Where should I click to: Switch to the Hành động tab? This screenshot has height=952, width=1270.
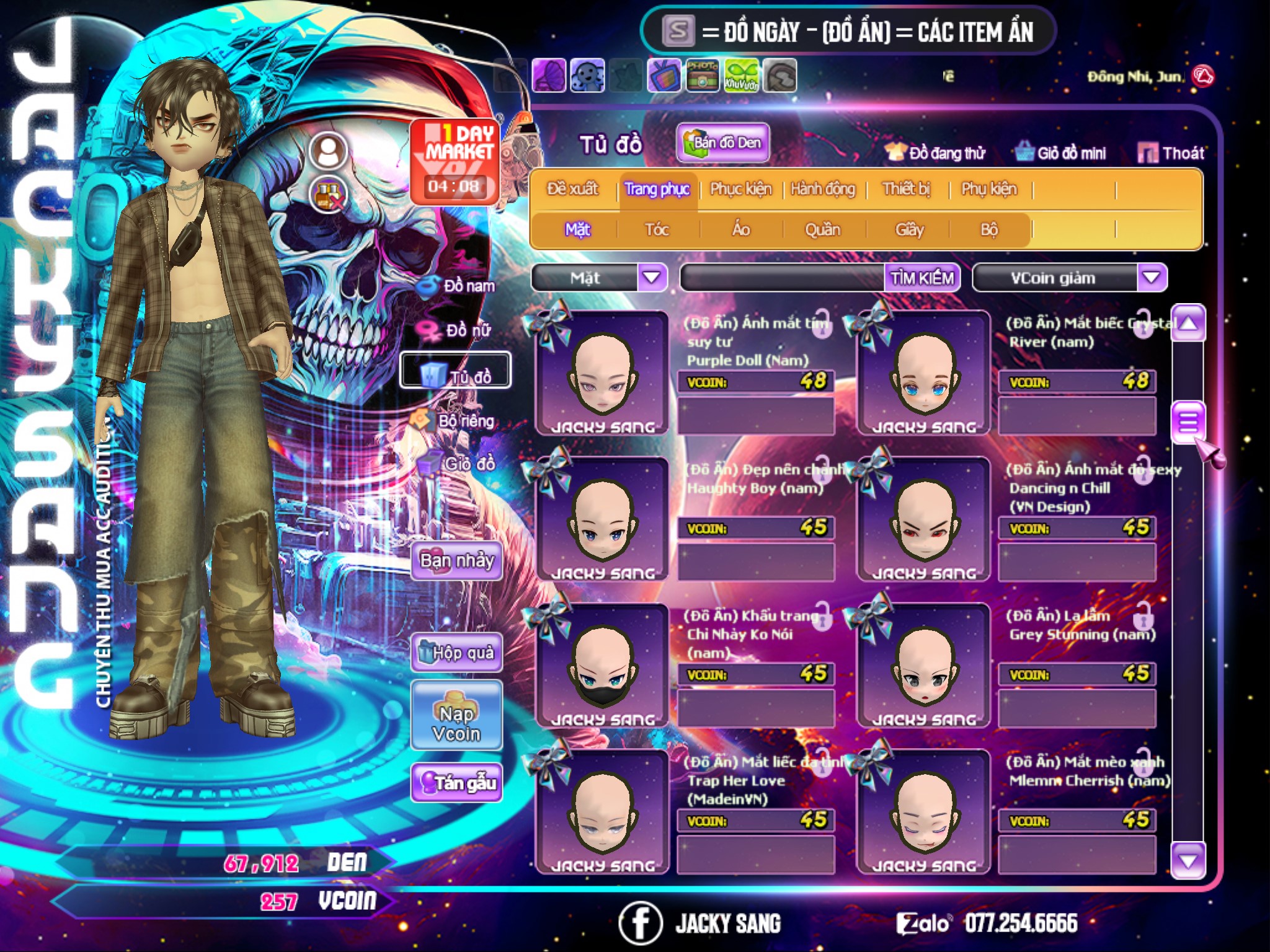pyautogui.click(x=823, y=189)
